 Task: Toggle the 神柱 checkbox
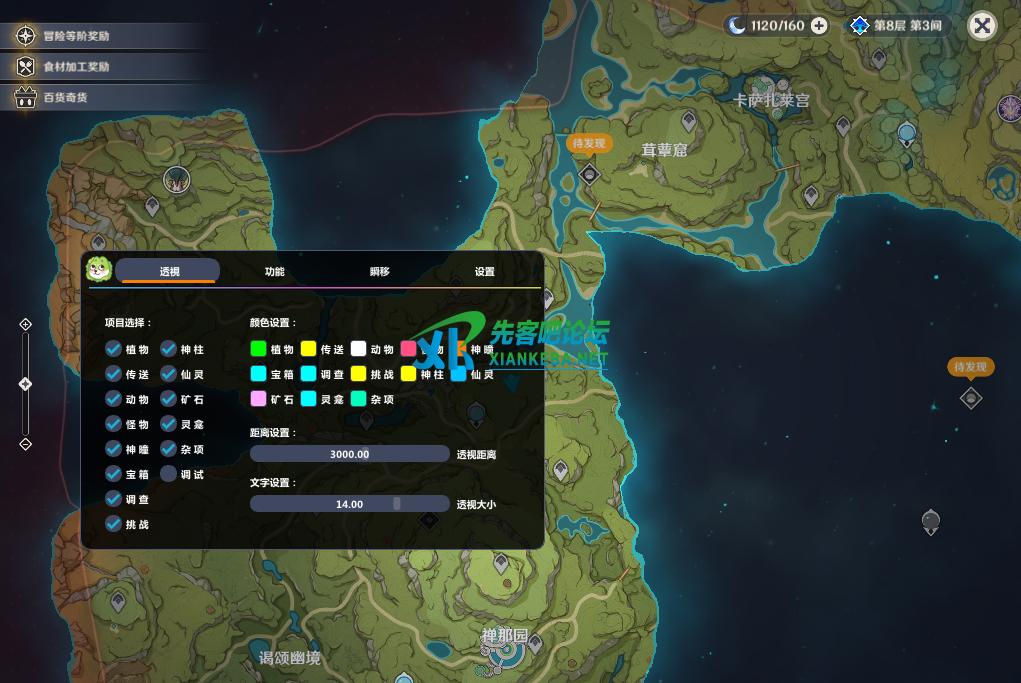[x=169, y=349]
